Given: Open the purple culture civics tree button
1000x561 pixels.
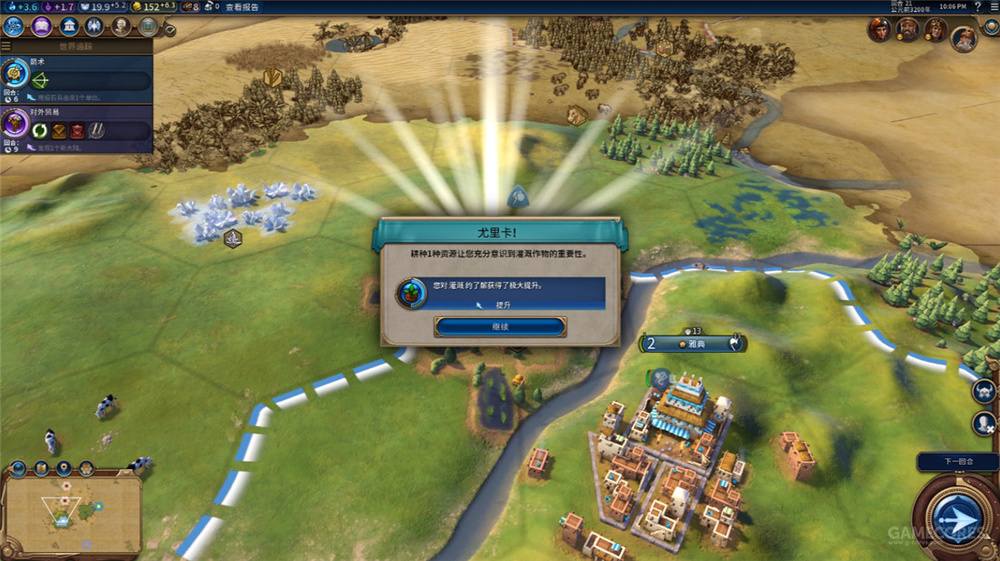Looking at the screenshot, I should click(x=42, y=25).
